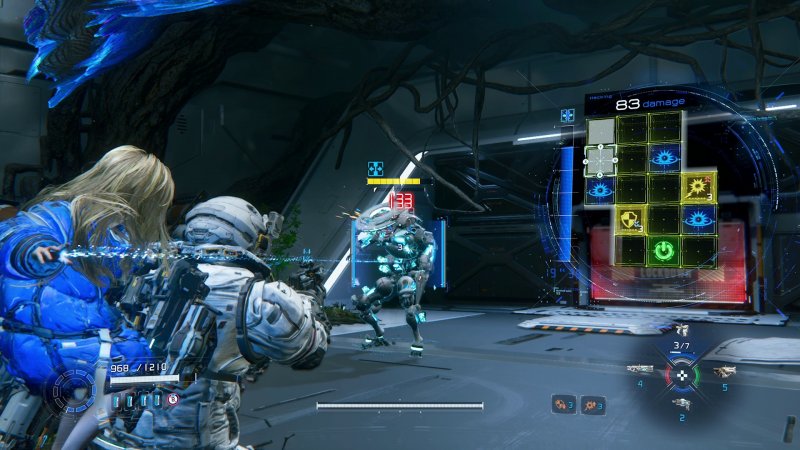The height and width of the screenshot is (450, 800).
Task: Click the blue eye node below the burst node
Action: pyautogui.click(x=698, y=219)
